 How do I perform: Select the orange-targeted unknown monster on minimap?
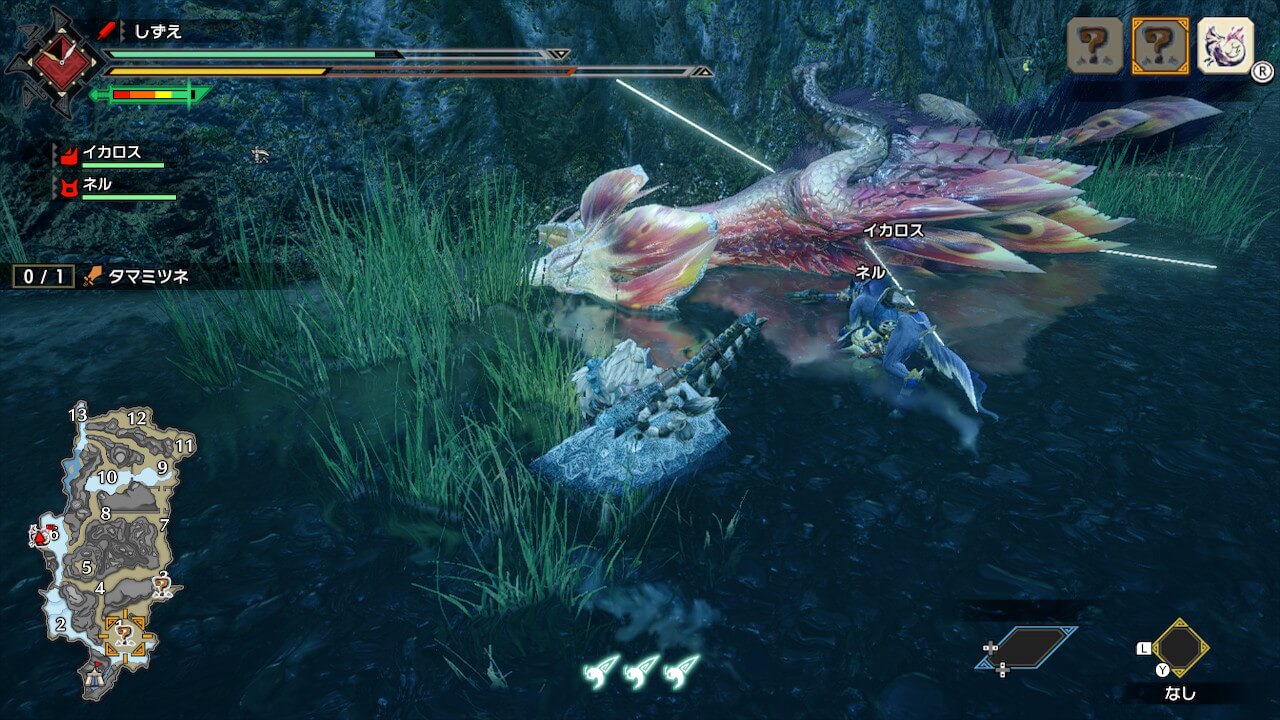[x=124, y=634]
